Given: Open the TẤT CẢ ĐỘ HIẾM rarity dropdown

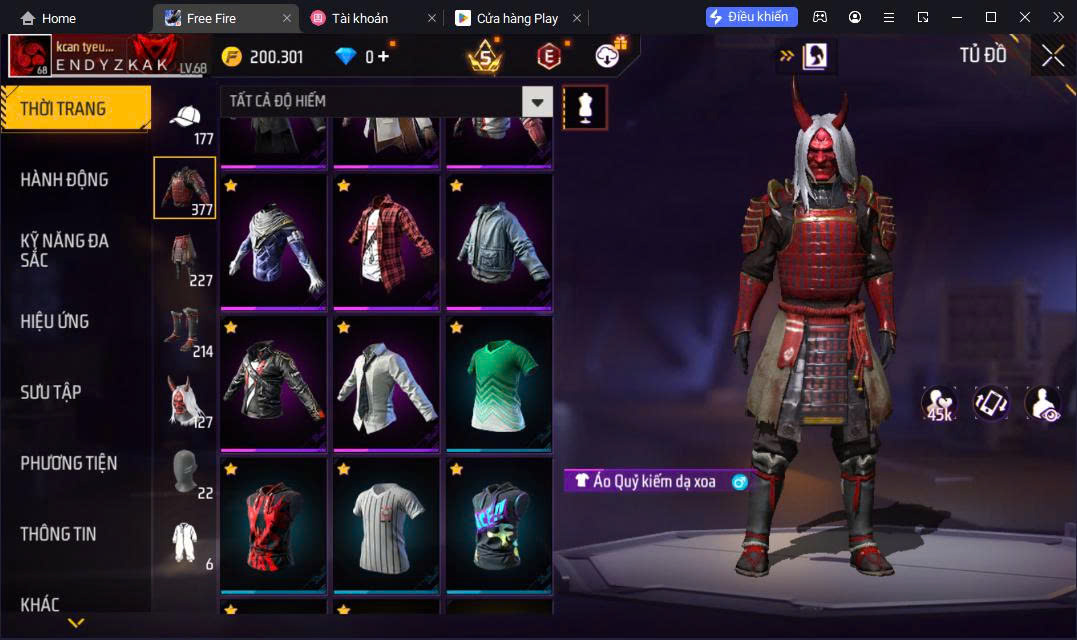Looking at the screenshot, I should (x=538, y=101).
